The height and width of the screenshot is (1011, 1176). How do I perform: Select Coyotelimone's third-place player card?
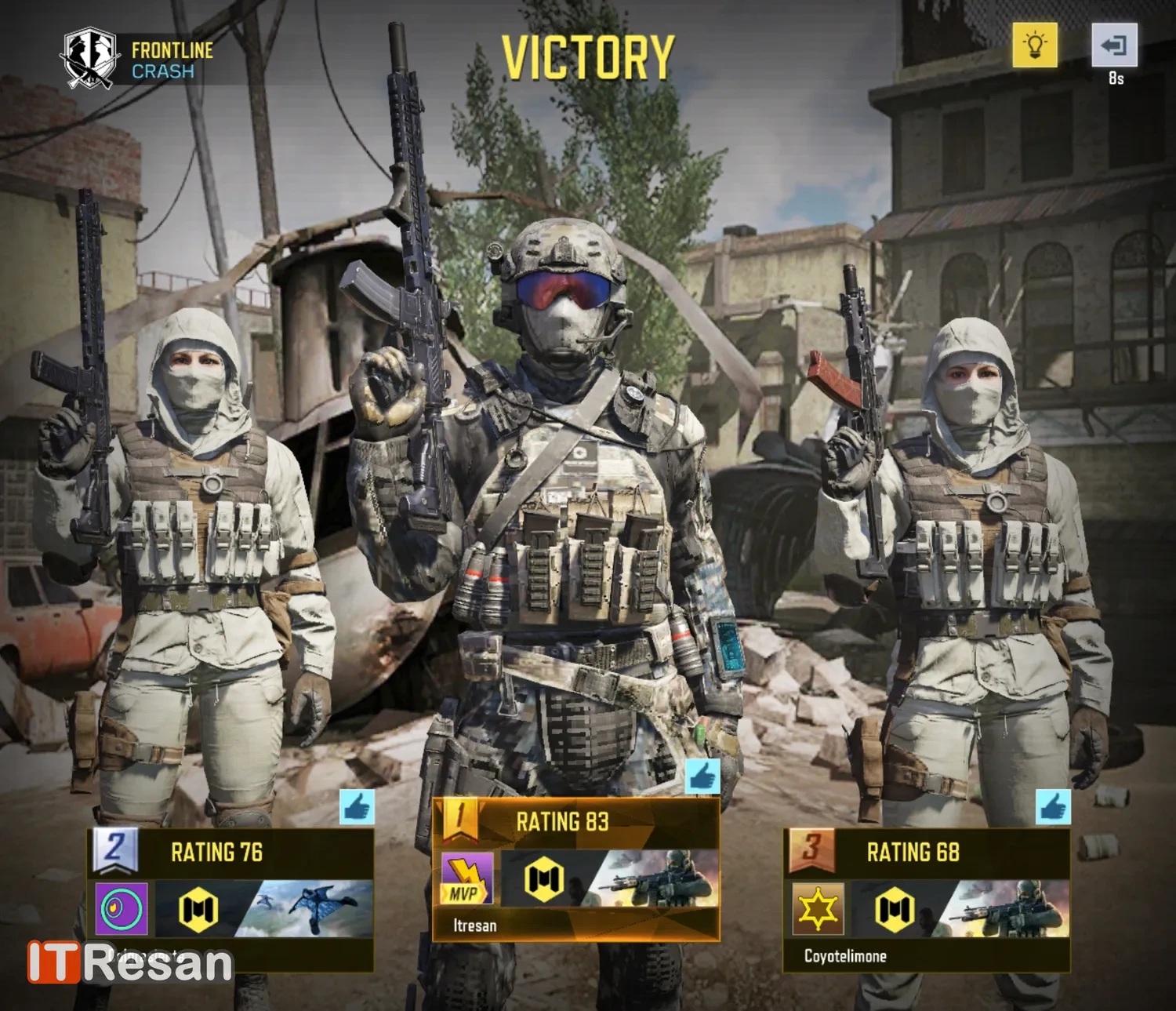(927, 900)
